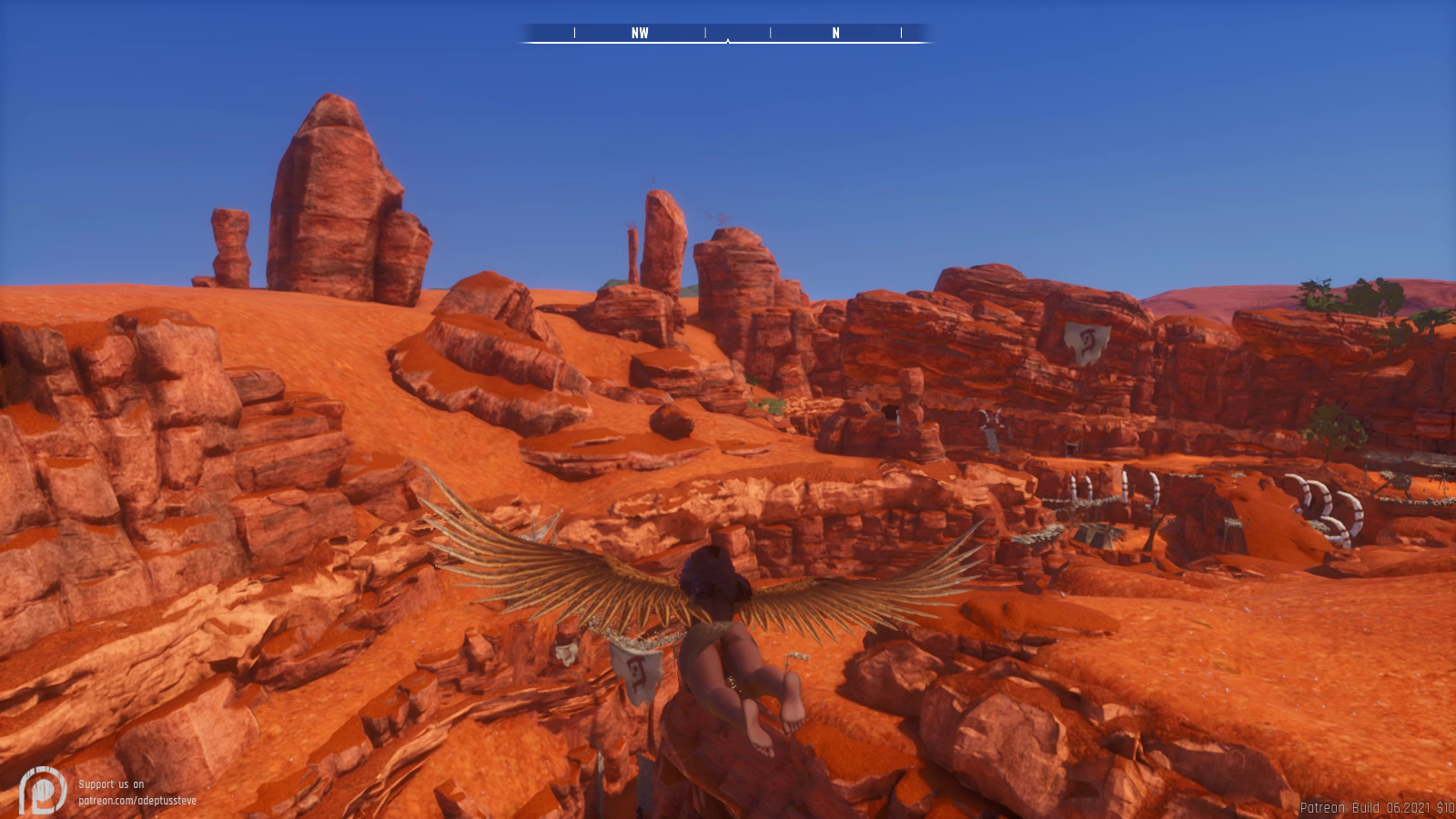Click the leftmost tick on the compass bar
This screenshot has height=819, width=1456.
pos(573,33)
